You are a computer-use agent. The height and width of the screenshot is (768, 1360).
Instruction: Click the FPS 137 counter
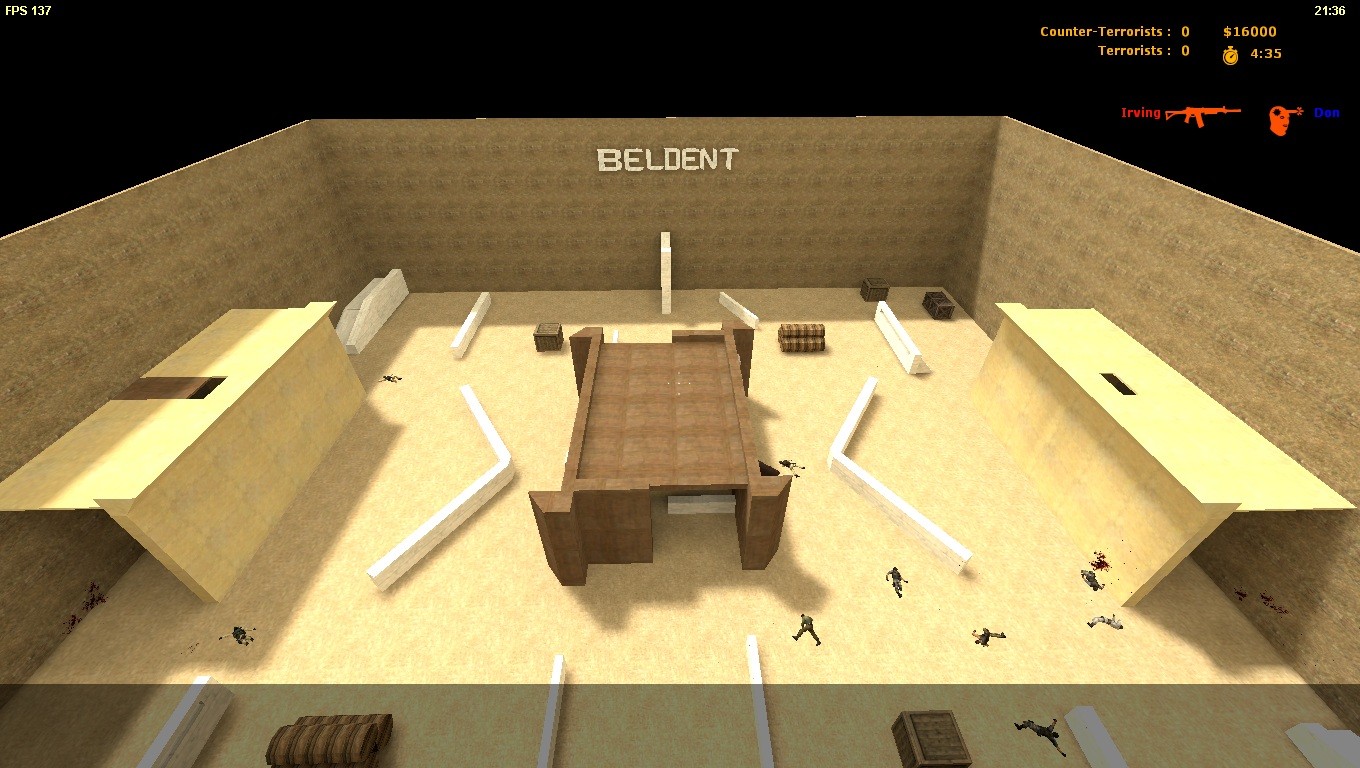pos(30,11)
